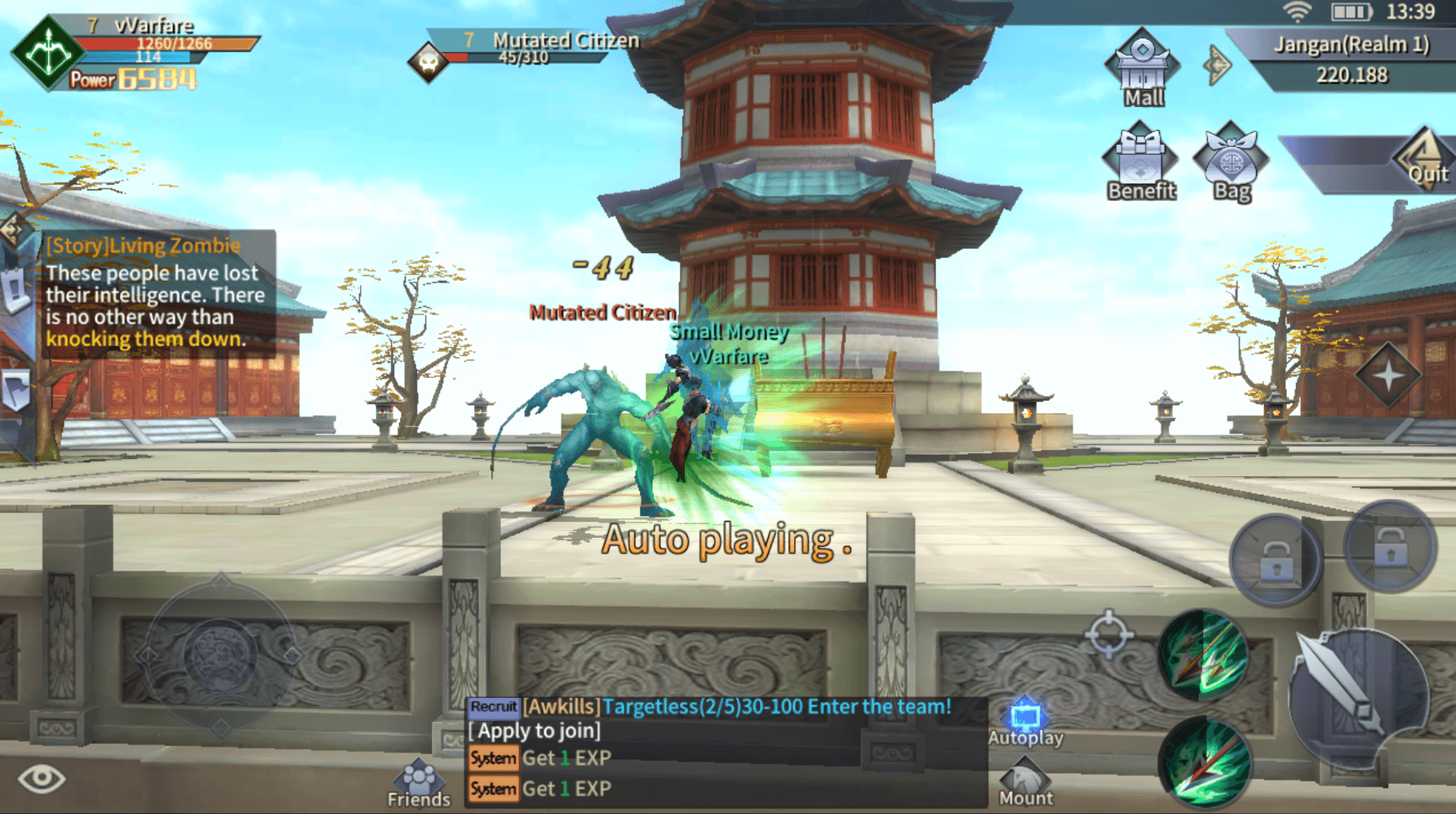Open the Living Zombie story quest tracker
Viewport: 1456px width, 814px height.
point(155,292)
